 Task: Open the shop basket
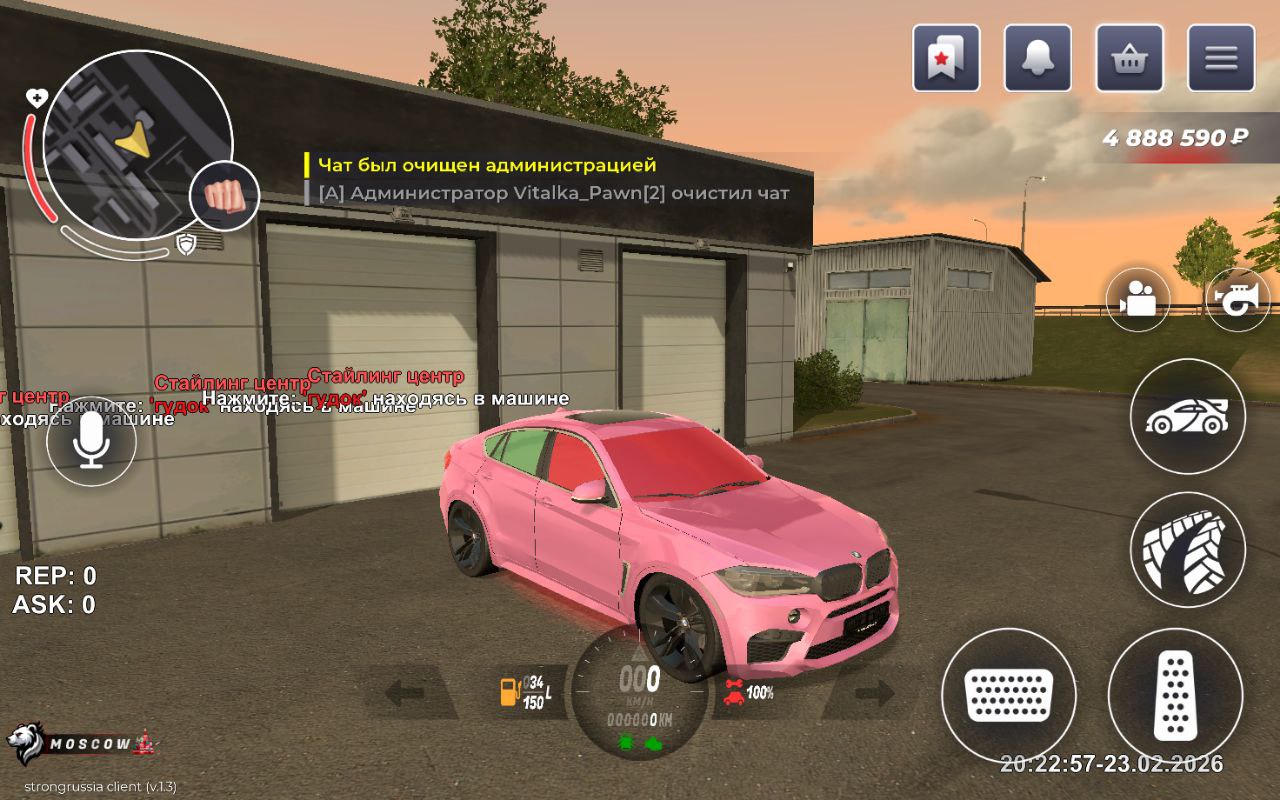[1130, 58]
